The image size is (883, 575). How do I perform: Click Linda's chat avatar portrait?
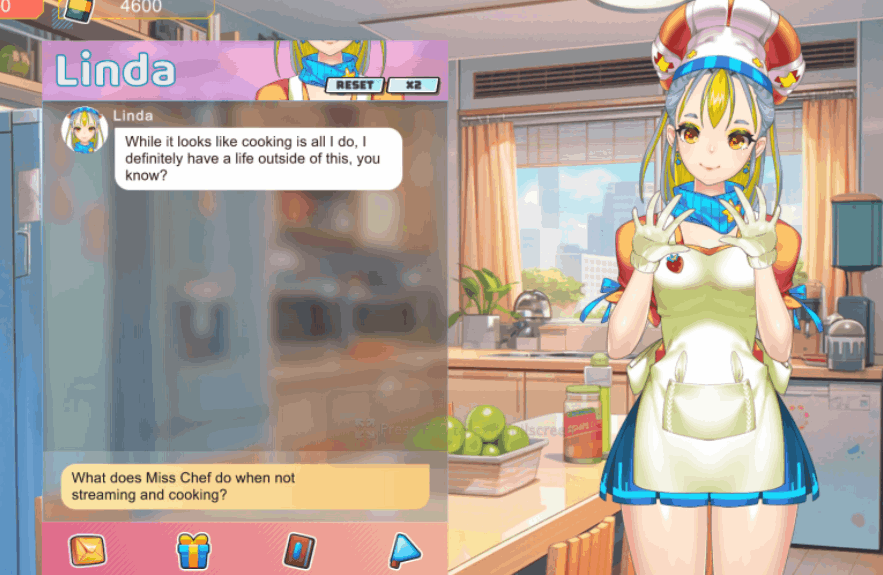(x=85, y=130)
